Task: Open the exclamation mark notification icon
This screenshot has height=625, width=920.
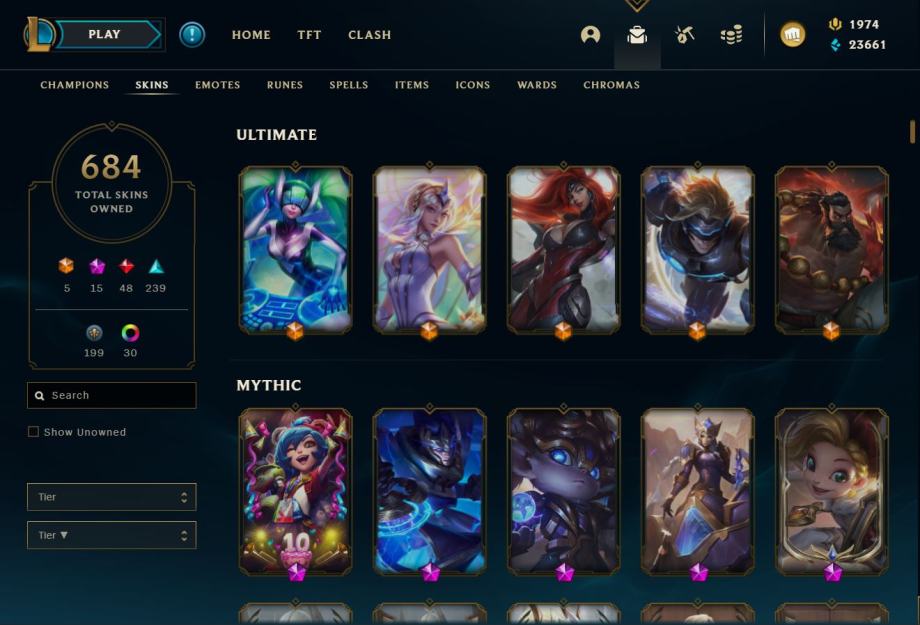Action: point(192,35)
